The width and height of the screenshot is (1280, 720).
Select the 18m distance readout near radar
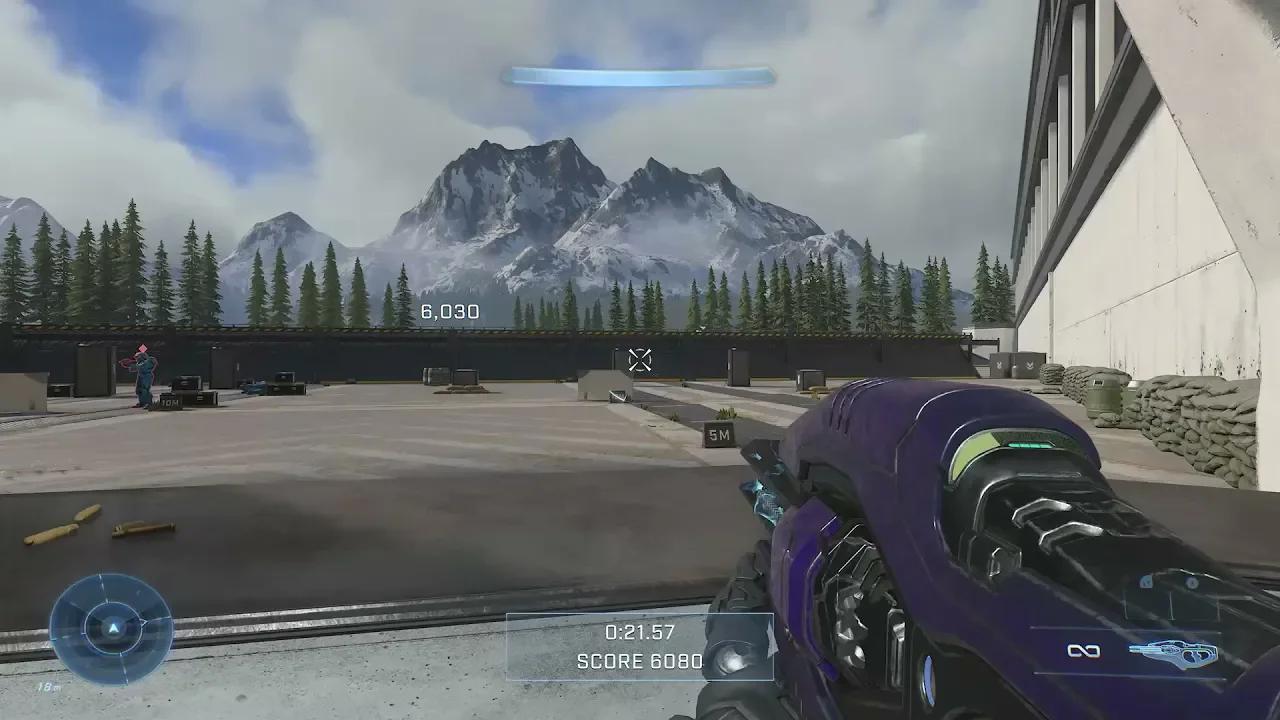[x=48, y=686]
